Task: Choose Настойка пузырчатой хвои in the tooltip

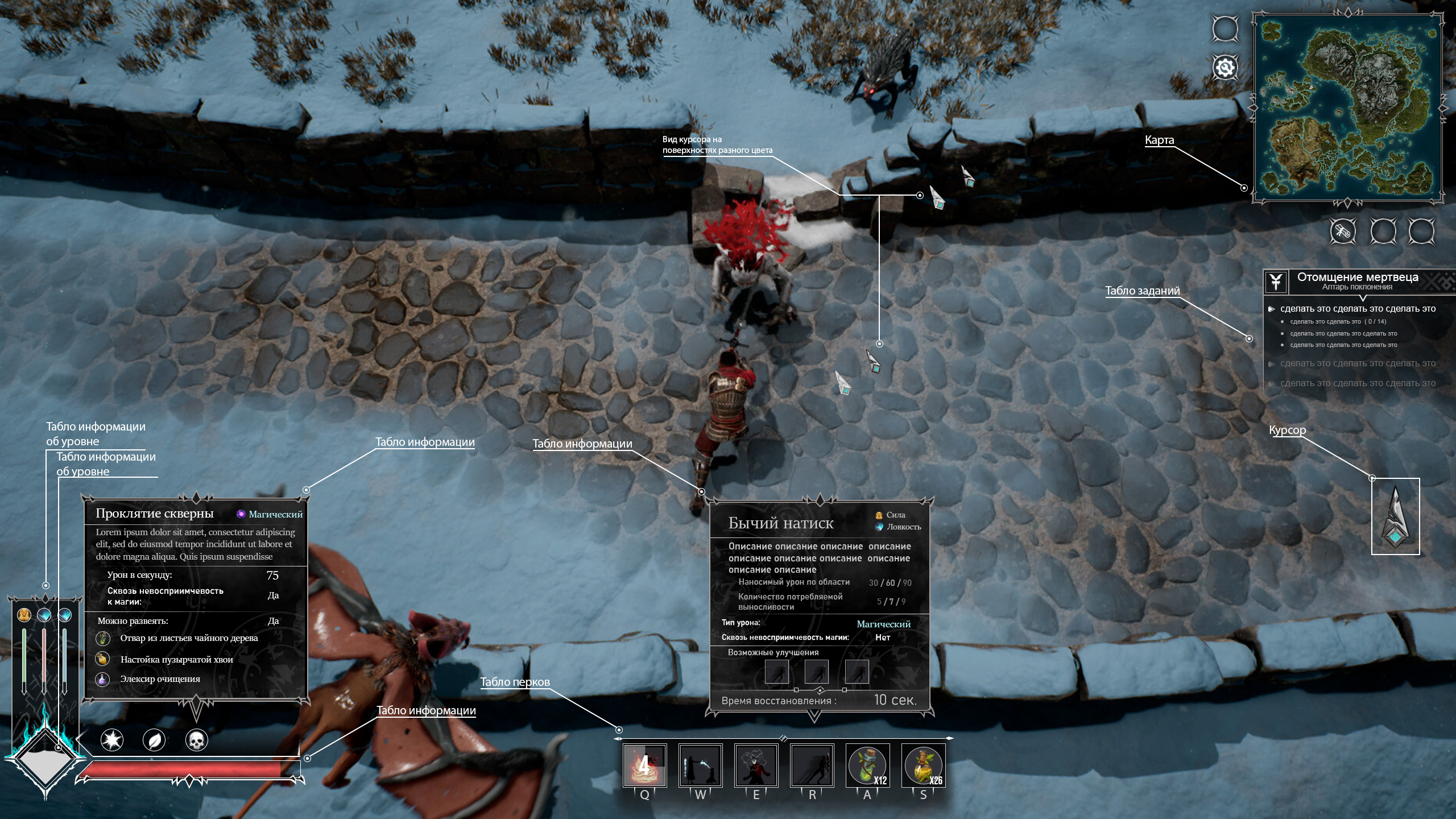Action: 176,660
